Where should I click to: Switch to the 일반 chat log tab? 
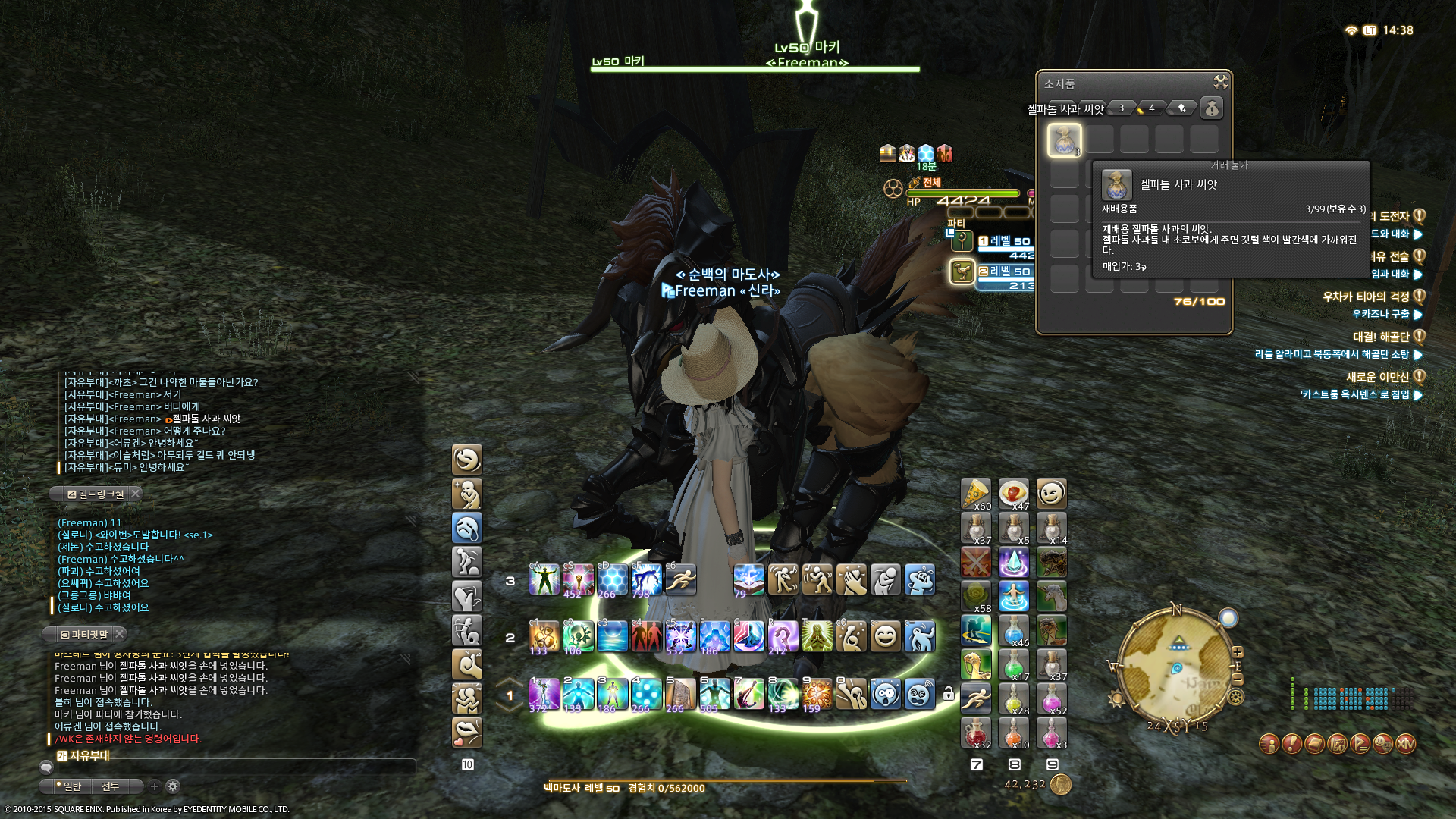(x=72, y=786)
